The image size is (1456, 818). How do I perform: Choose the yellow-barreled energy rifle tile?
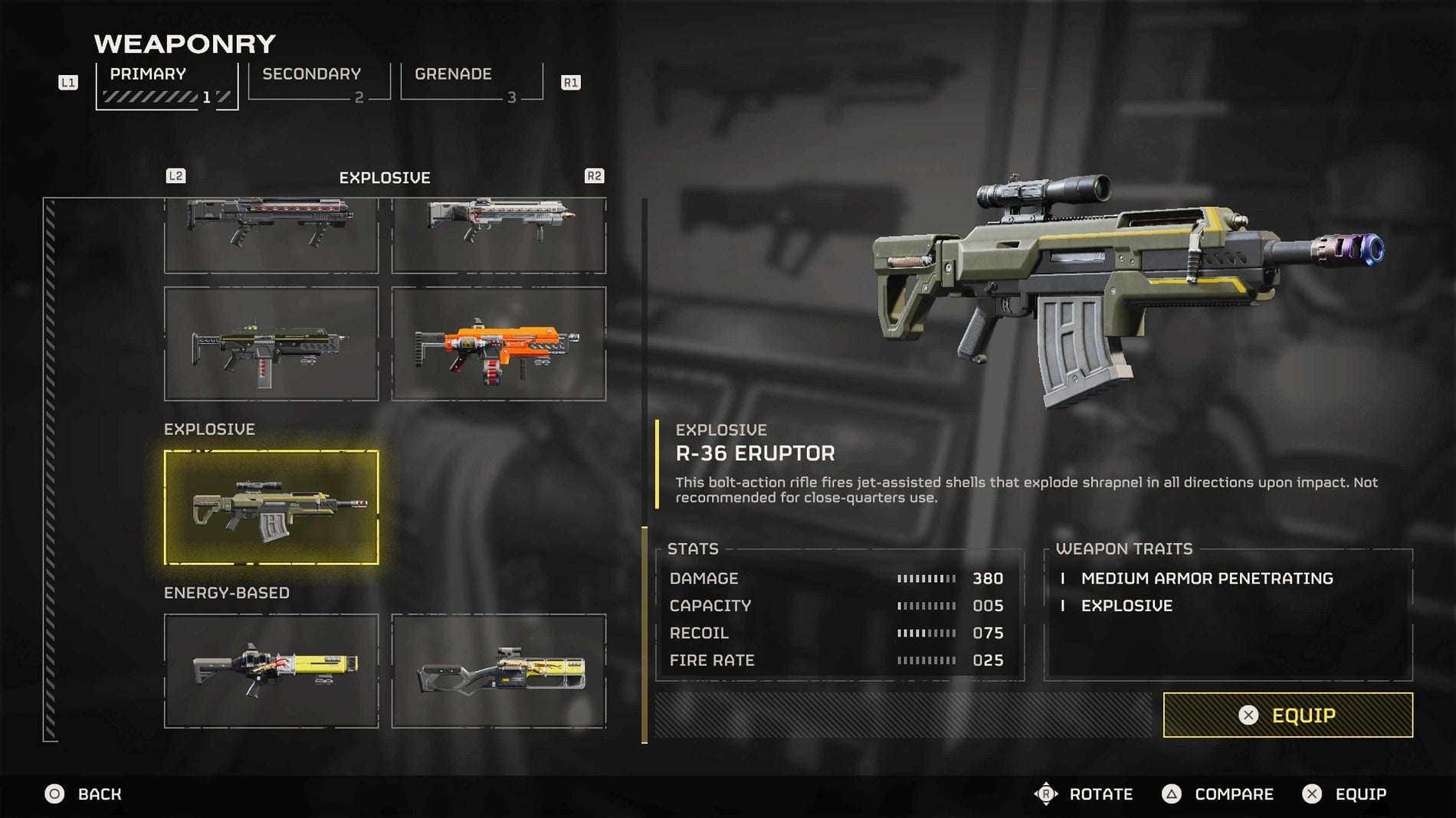point(271,670)
